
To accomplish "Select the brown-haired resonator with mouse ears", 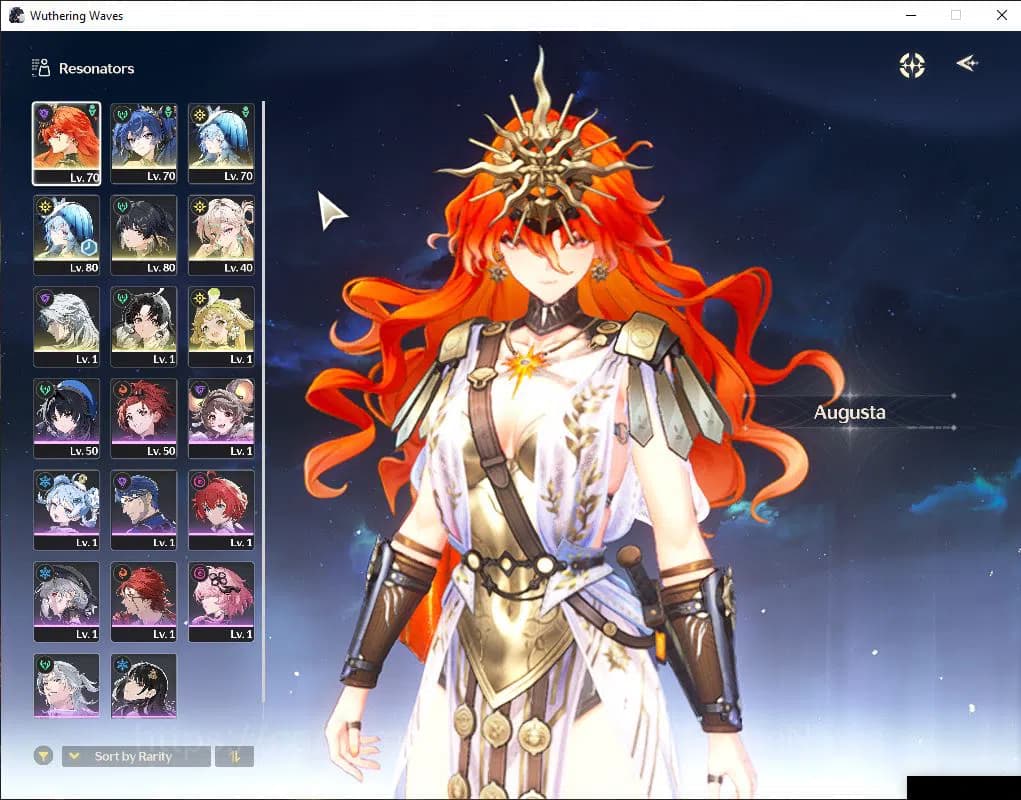I will tap(221, 418).
